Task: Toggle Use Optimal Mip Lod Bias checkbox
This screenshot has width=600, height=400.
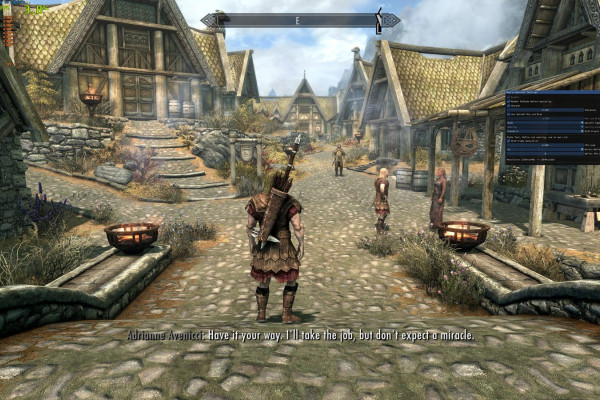Action: click(x=508, y=114)
